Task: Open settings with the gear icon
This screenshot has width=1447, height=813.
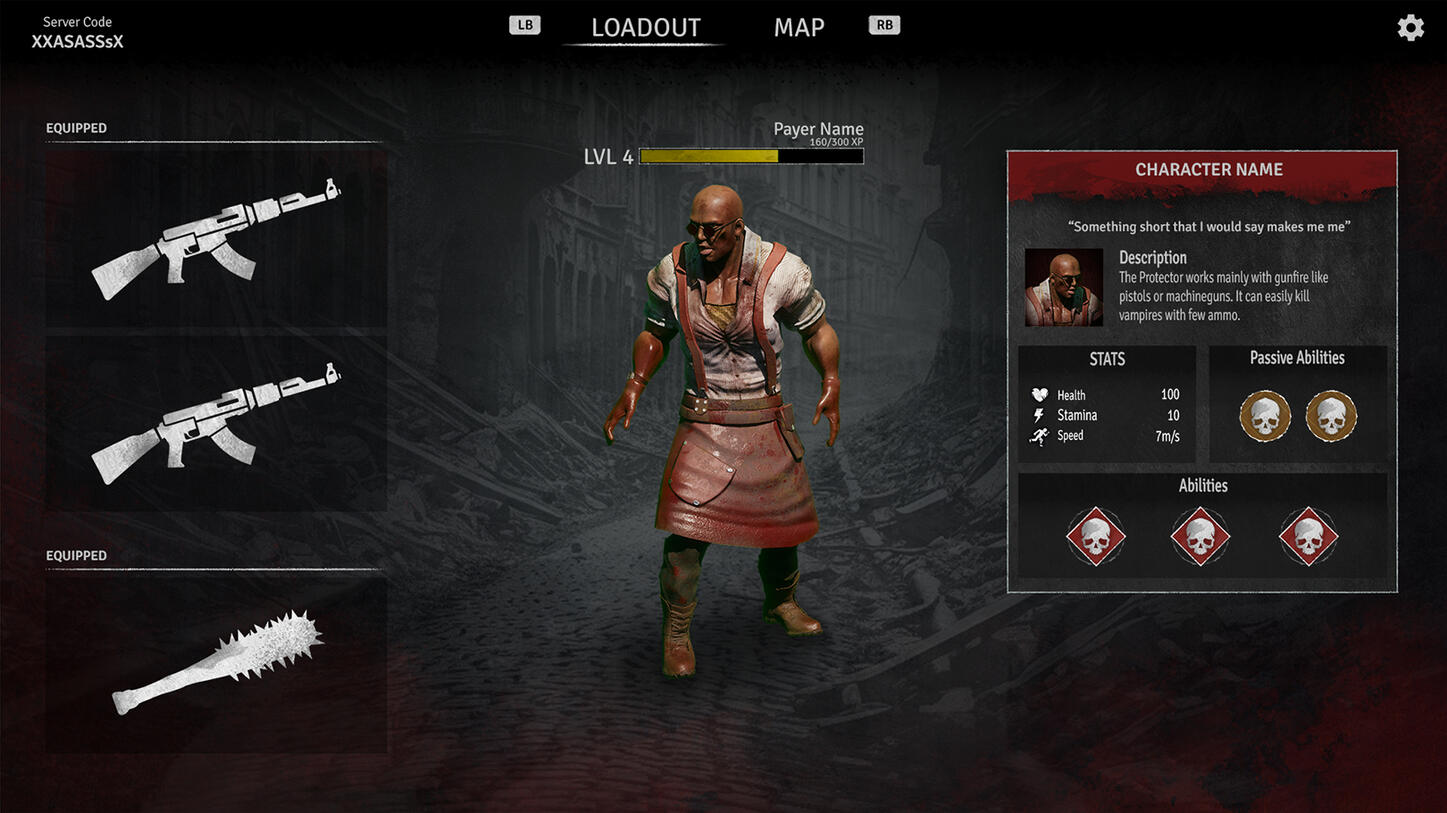Action: [1410, 28]
